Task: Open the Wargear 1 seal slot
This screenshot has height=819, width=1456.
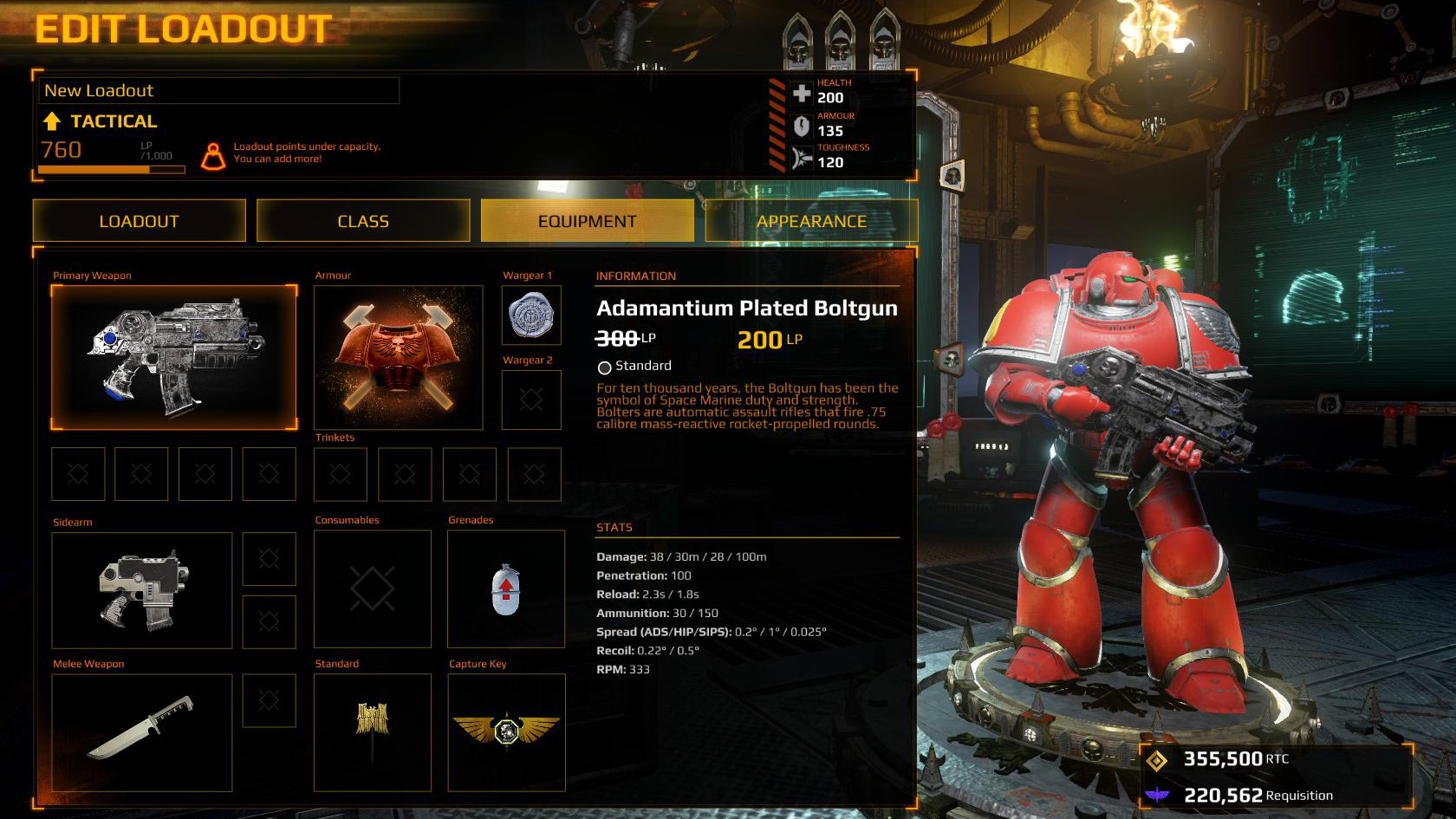Action: pos(531,315)
